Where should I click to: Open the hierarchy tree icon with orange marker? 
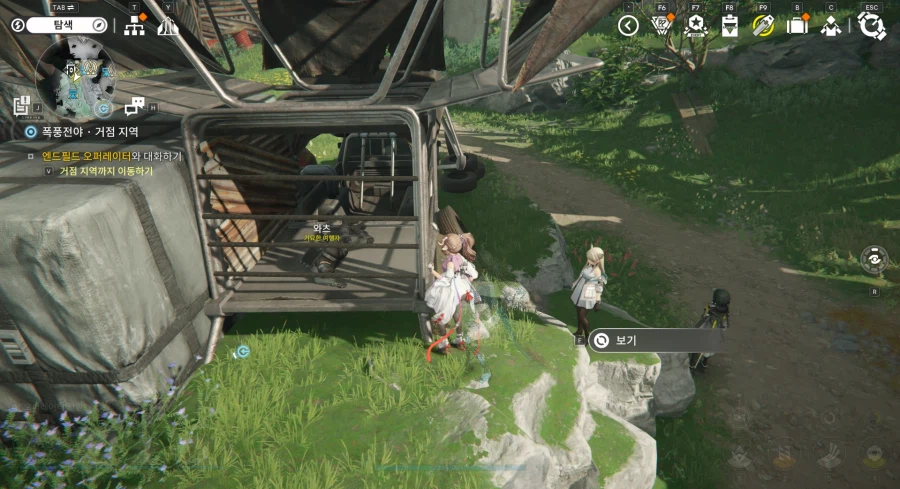[135, 26]
